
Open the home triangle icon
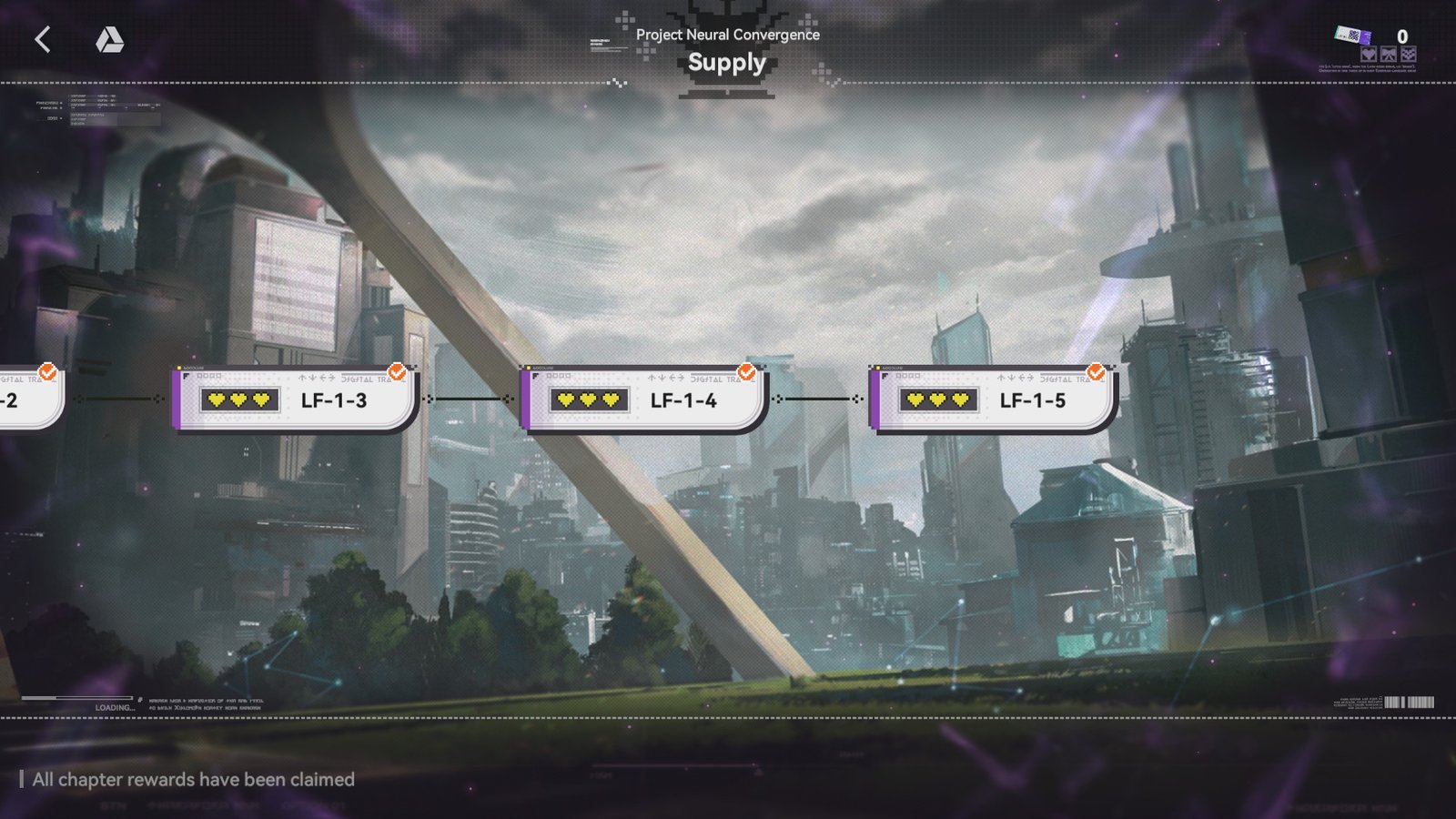(x=109, y=39)
